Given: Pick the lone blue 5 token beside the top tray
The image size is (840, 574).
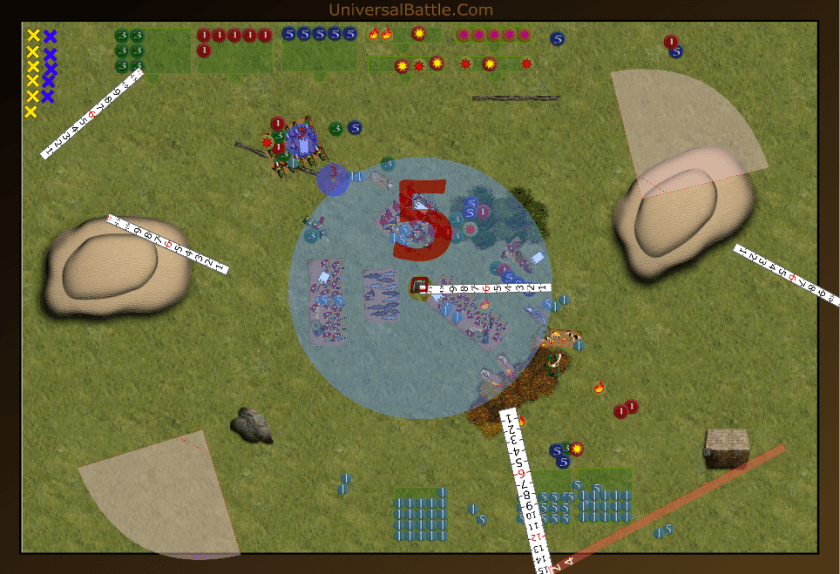Looking at the screenshot, I should tap(557, 39).
